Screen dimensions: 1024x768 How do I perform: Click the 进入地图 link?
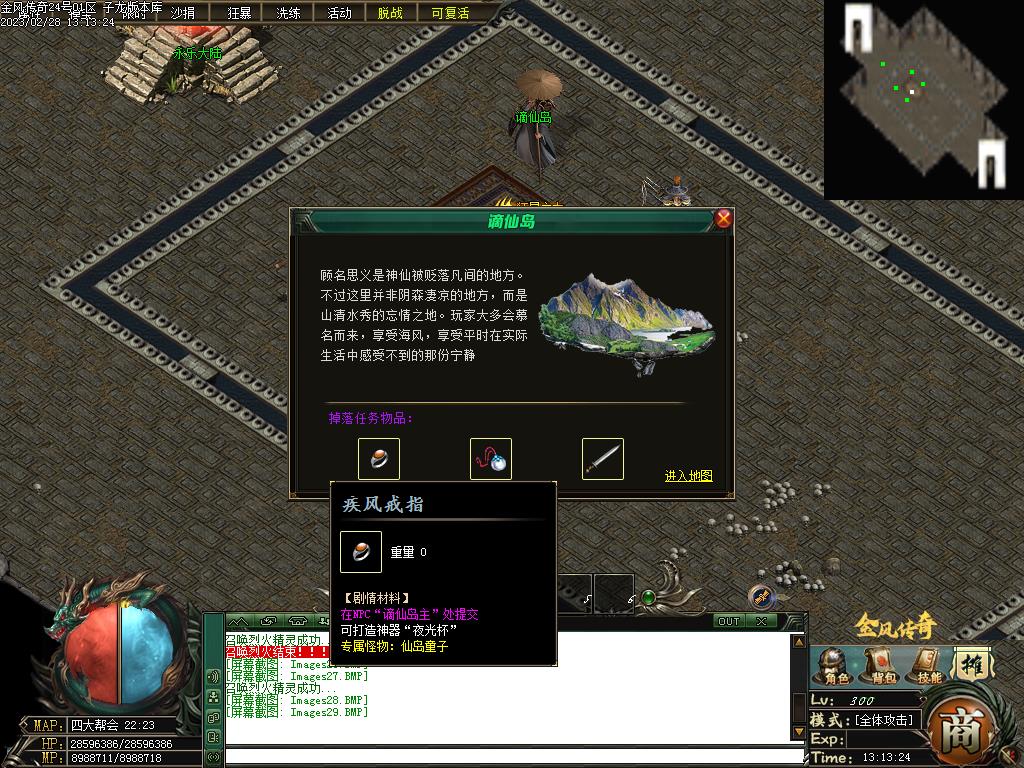pyautogui.click(x=689, y=476)
